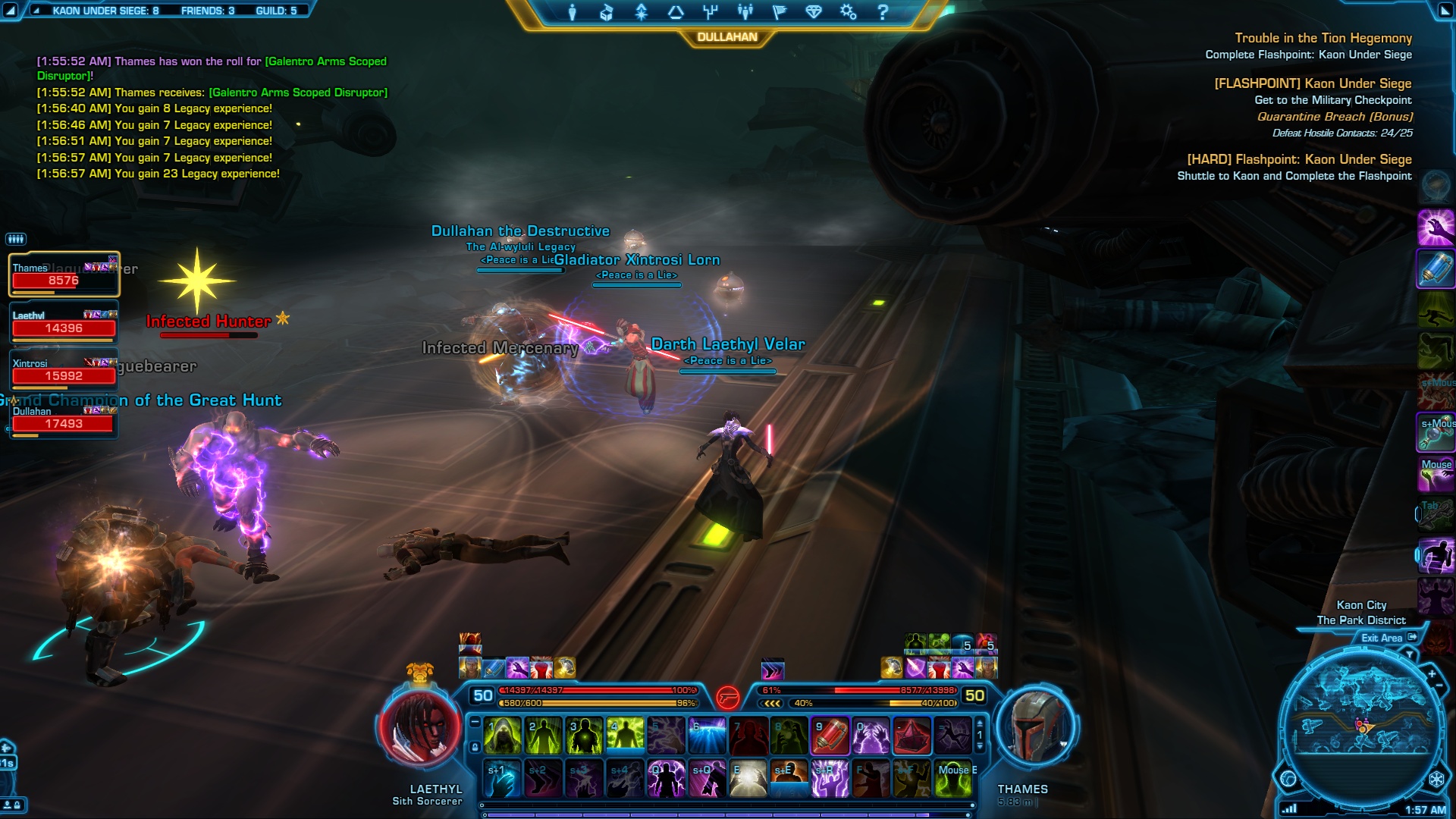Activate the white glowing orb ability on E

pyautogui.click(x=748, y=779)
